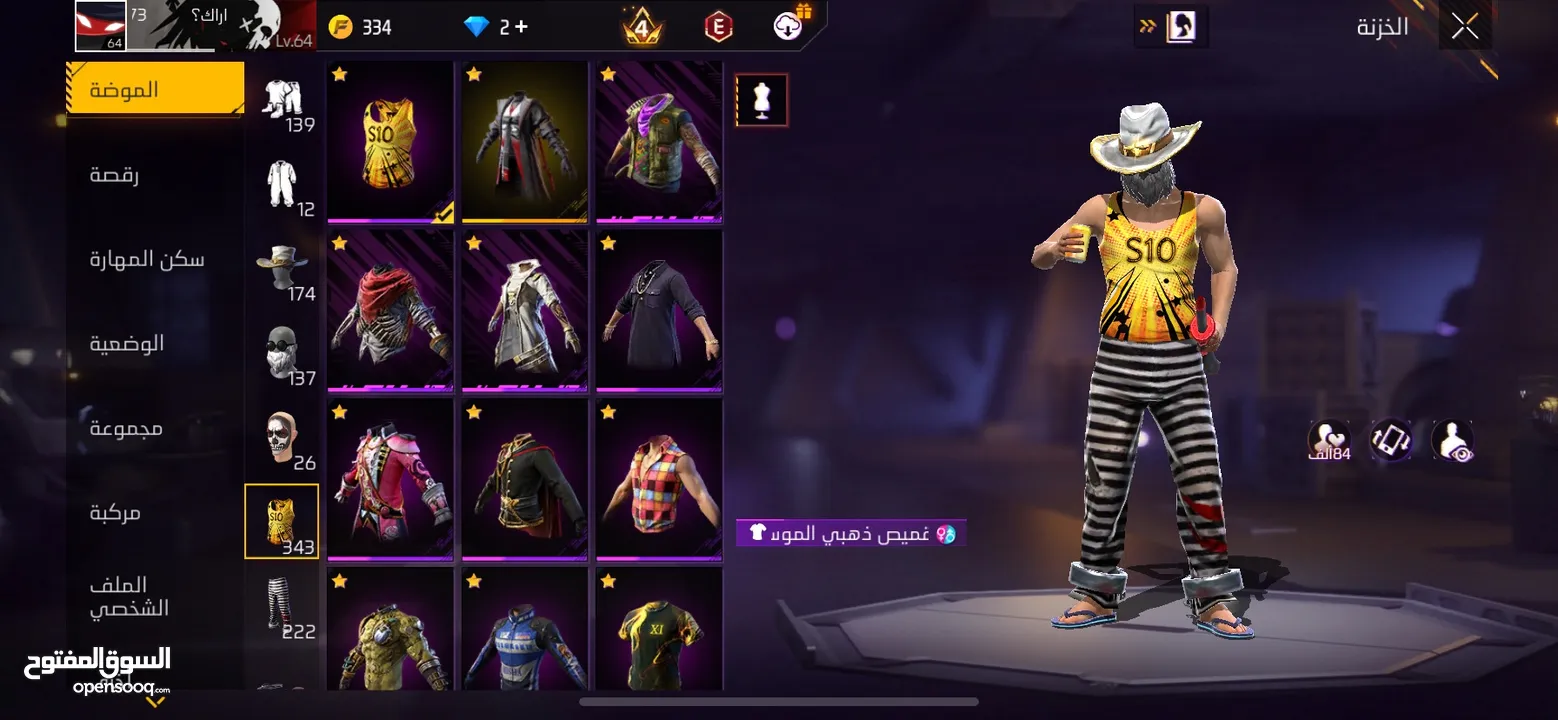Open the سكن المهارة skill skin tab

[x=147, y=260]
